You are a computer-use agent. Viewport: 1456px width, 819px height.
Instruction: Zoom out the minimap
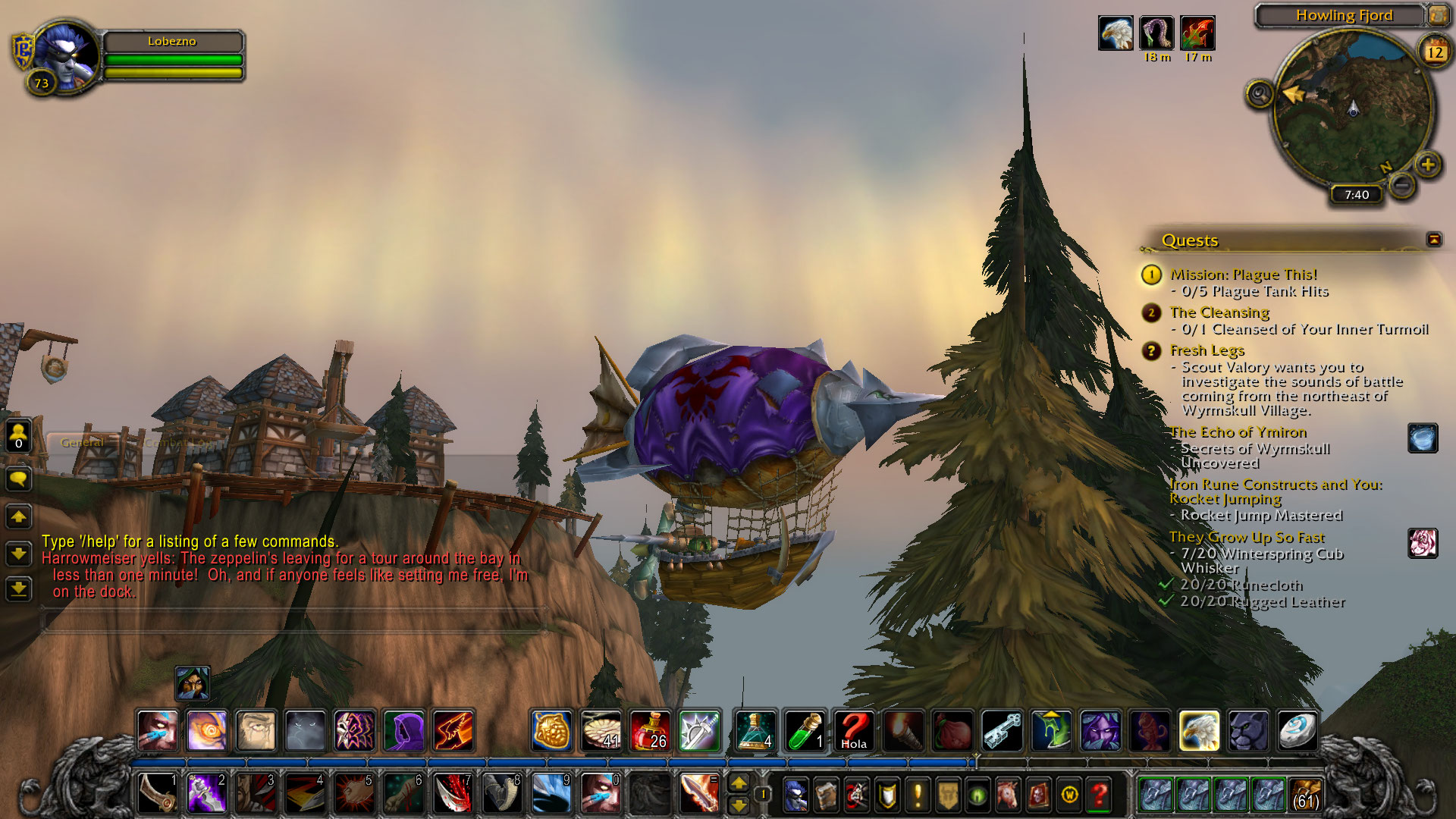pyautogui.click(x=1403, y=184)
